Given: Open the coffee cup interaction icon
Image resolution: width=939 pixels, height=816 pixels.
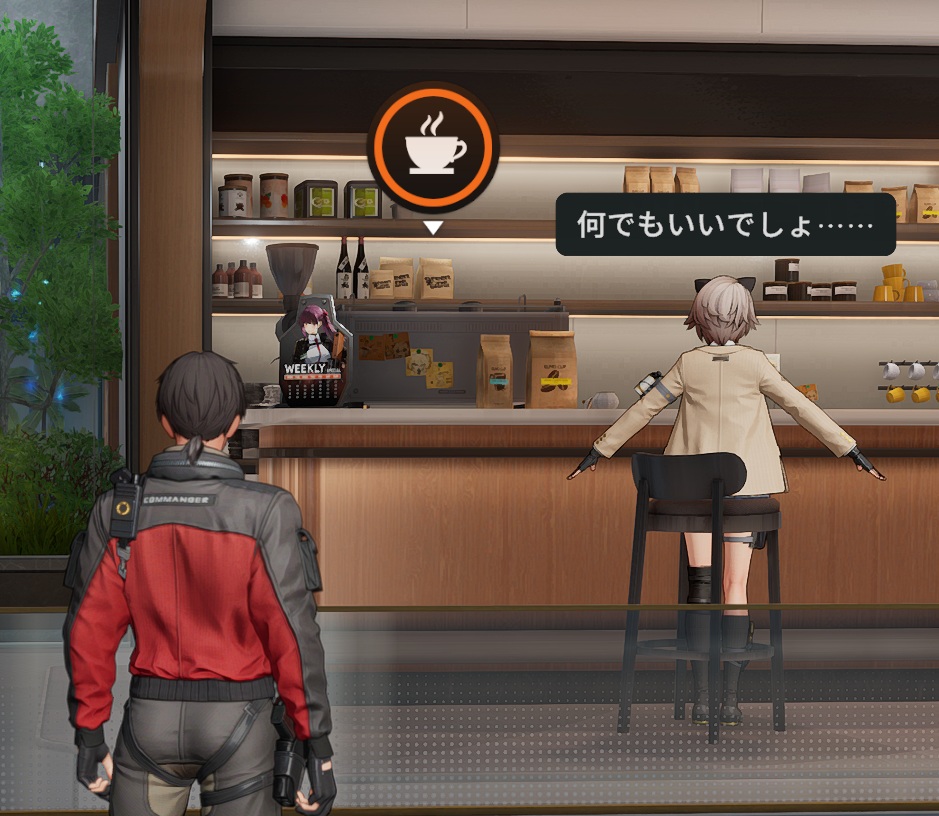Looking at the screenshot, I should [433, 147].
